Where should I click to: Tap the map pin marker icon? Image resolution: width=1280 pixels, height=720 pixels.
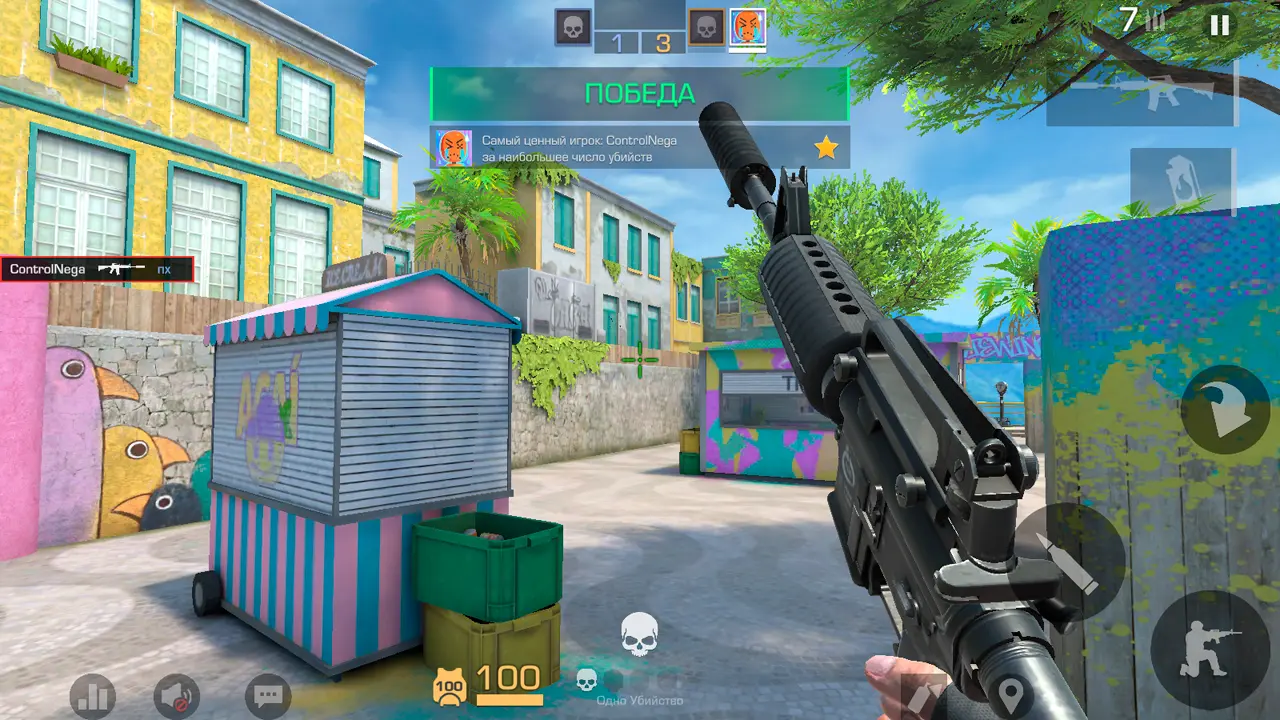coord(1012,693)
